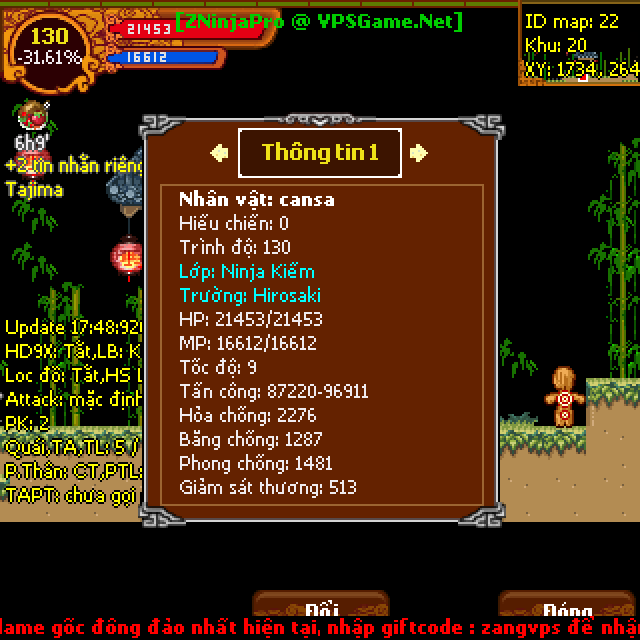Close the panel with the Đóng button
Screen dimensions: 640x640
tap(567, 608)
